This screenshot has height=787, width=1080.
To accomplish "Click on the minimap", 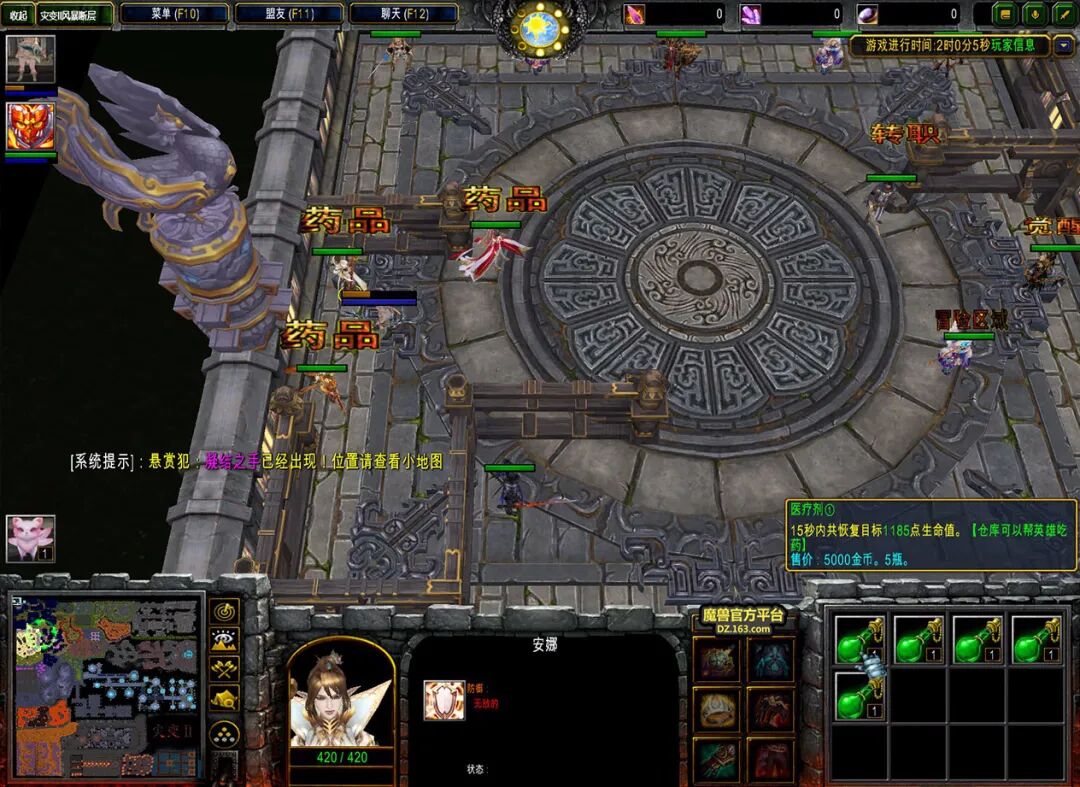I will 107,685.
